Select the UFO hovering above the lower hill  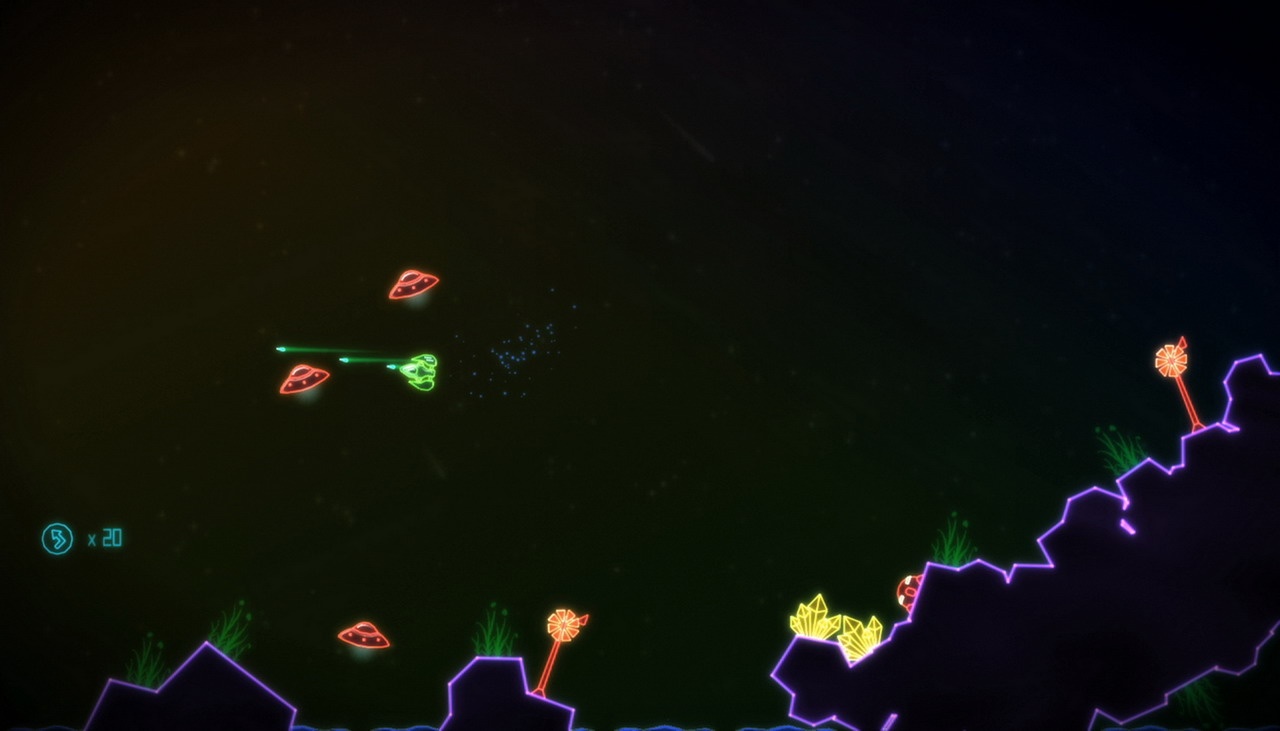pyautogui.click(x=362, y=634)
